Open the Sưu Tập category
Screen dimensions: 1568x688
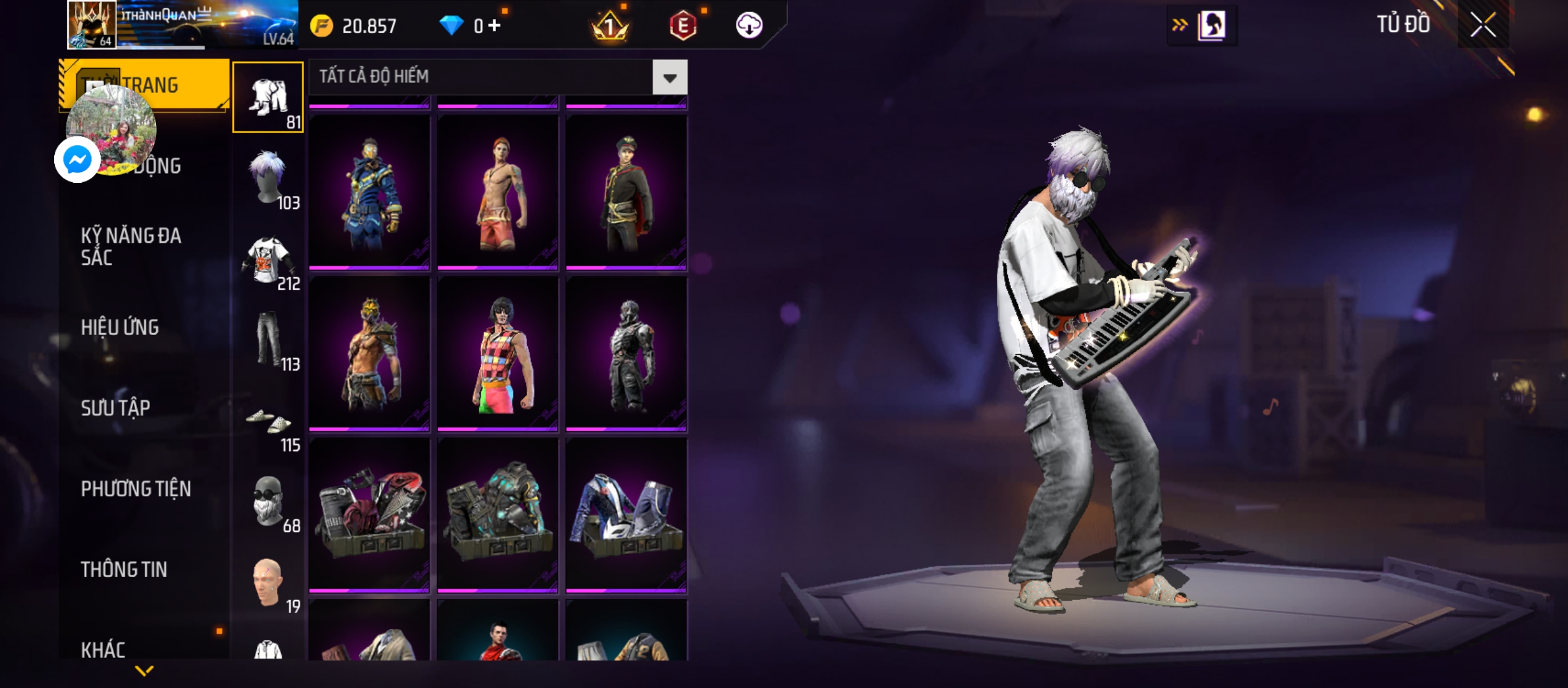115,408
